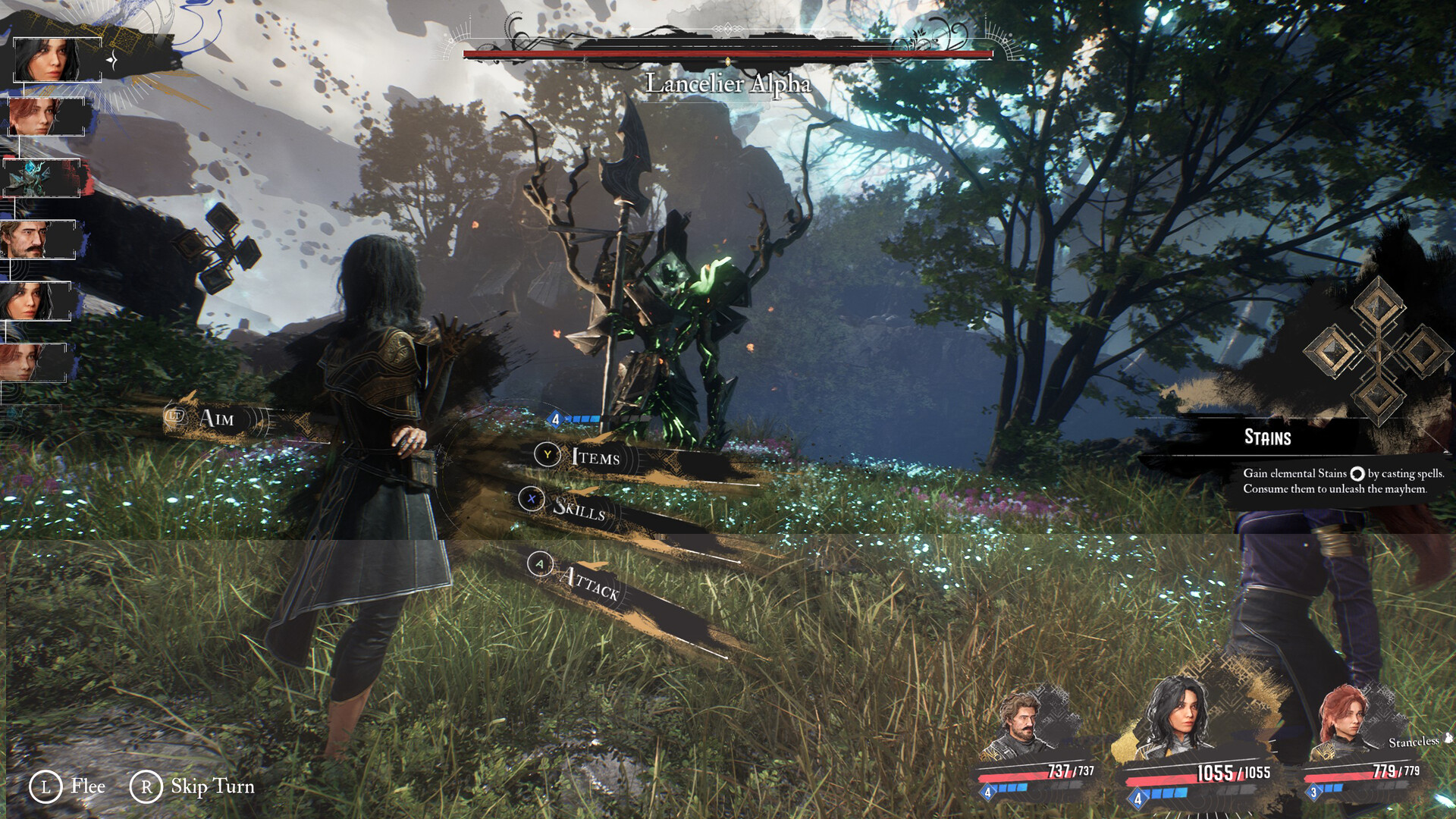Choose the Attack command
The height and width of the screenshot is (819, 1456).
[589, 582]
